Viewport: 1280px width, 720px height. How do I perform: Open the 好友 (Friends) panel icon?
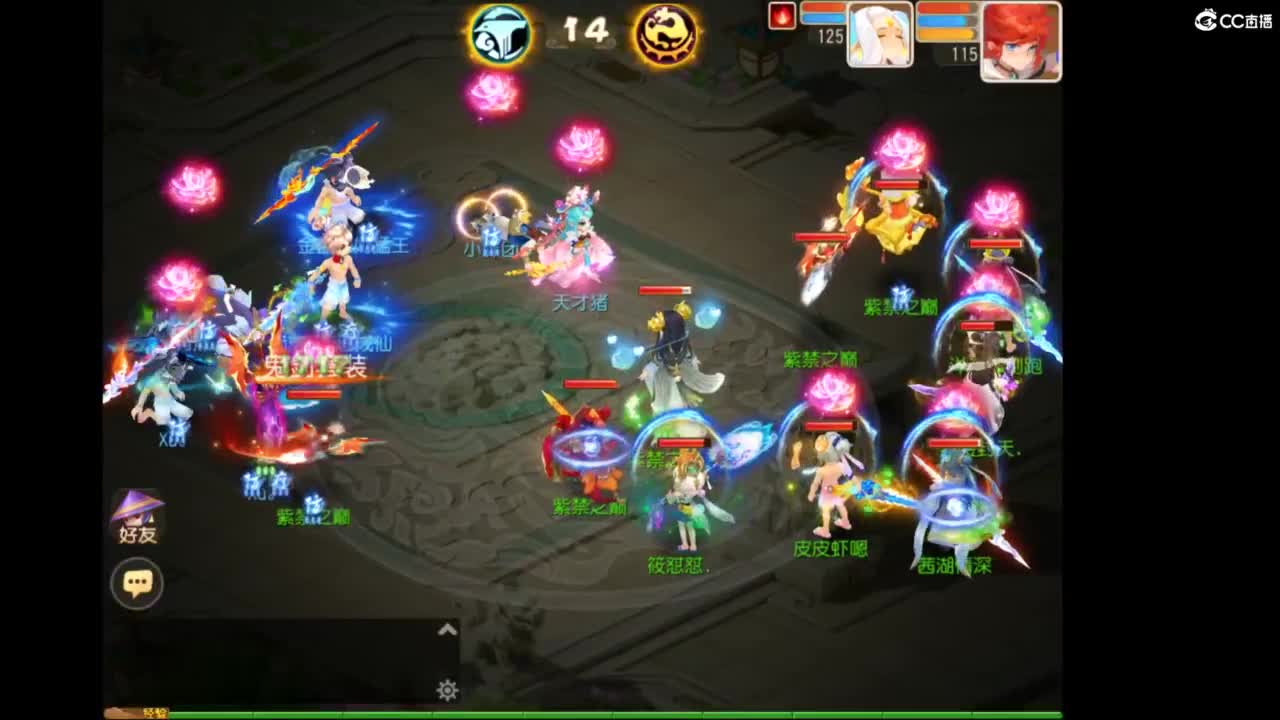(135, 510)
